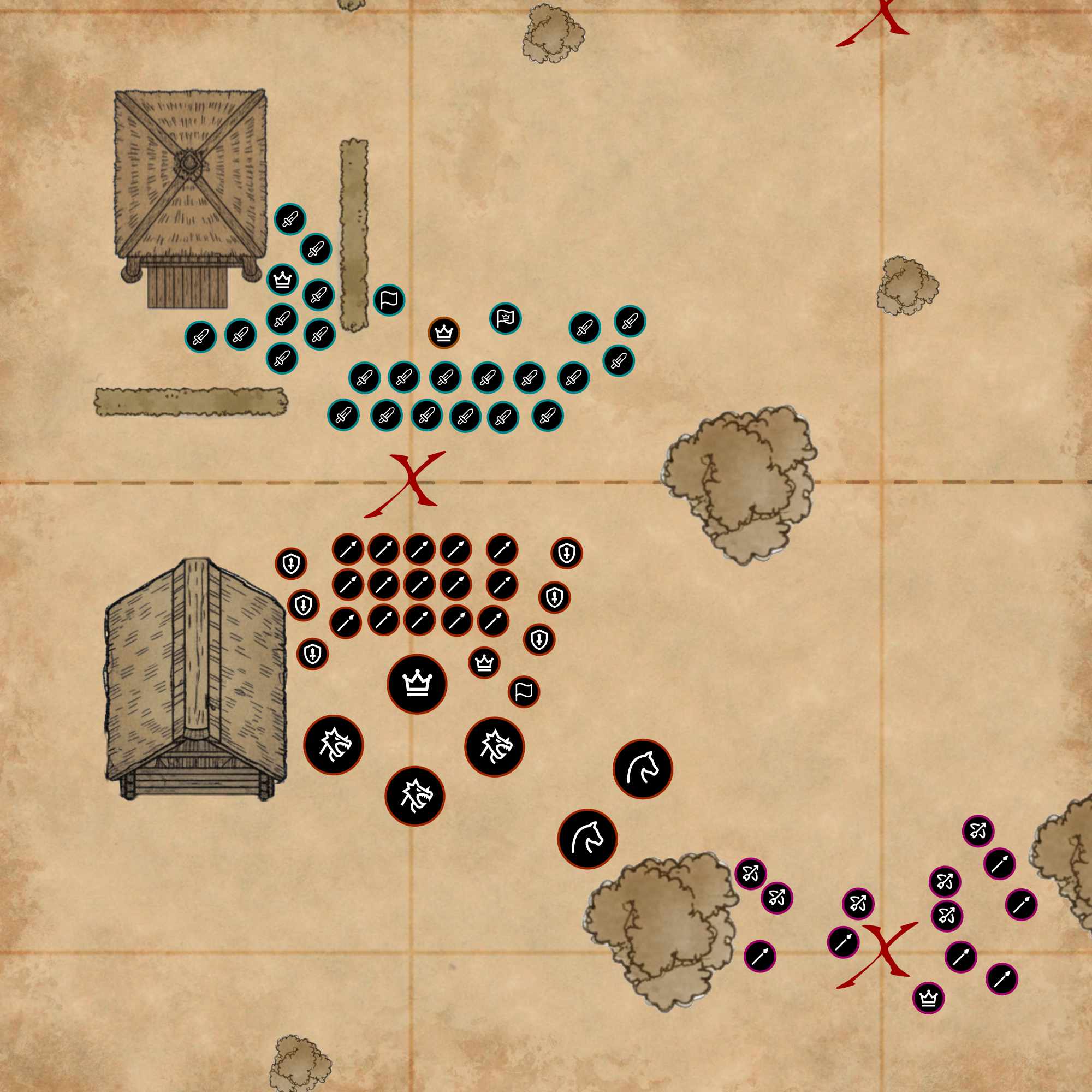Select the large red-bordered crown token
The width and height of the screenshot is (1092, 1092).
point(417,684)
